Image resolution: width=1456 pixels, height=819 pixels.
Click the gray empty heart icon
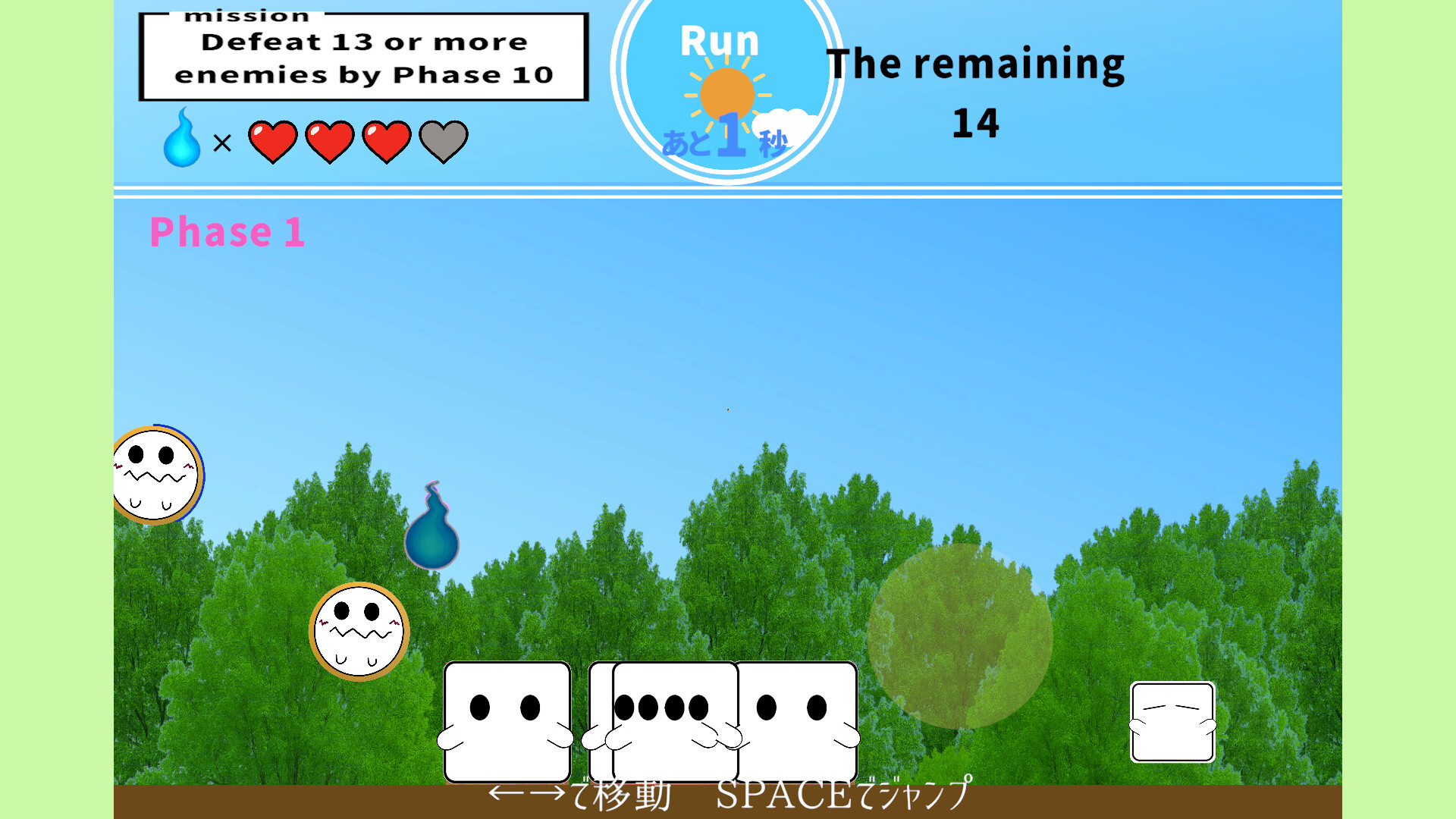coord(444,140)
